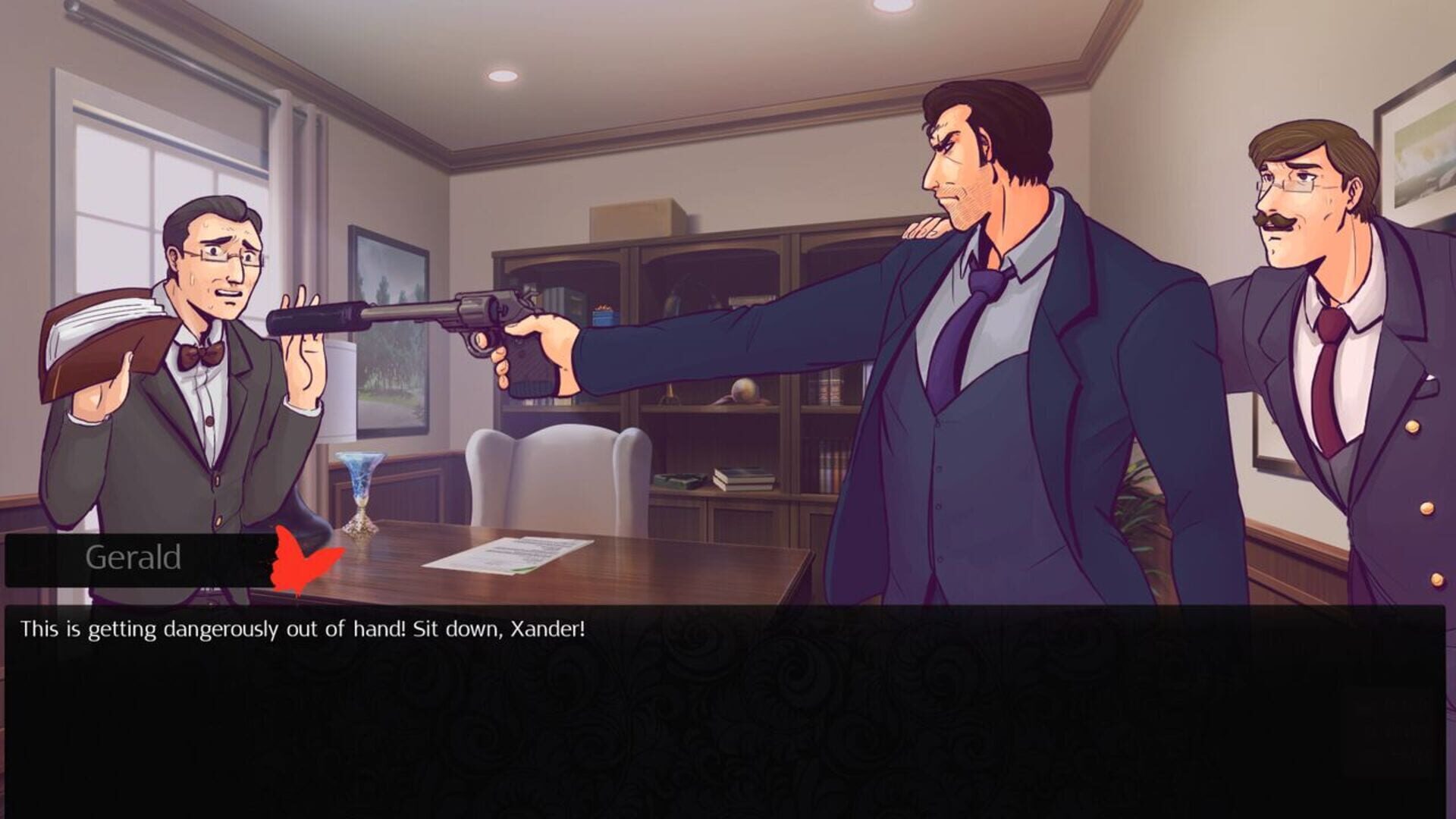Click the red butterfly continue indicator
The image size is (1456, 819).
tap(298, 563)
